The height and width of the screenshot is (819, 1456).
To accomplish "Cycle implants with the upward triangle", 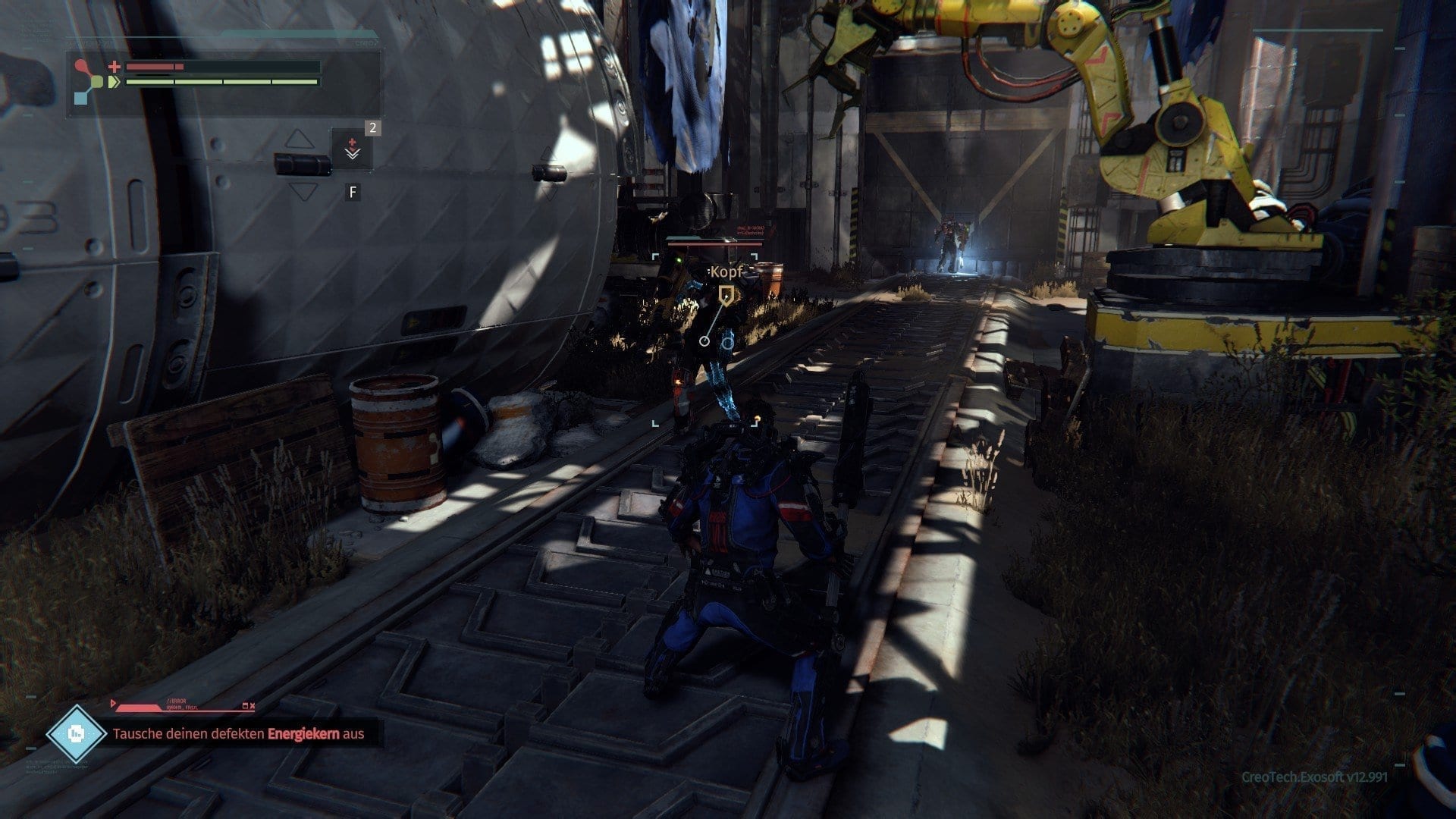I will tap(300, 139).
